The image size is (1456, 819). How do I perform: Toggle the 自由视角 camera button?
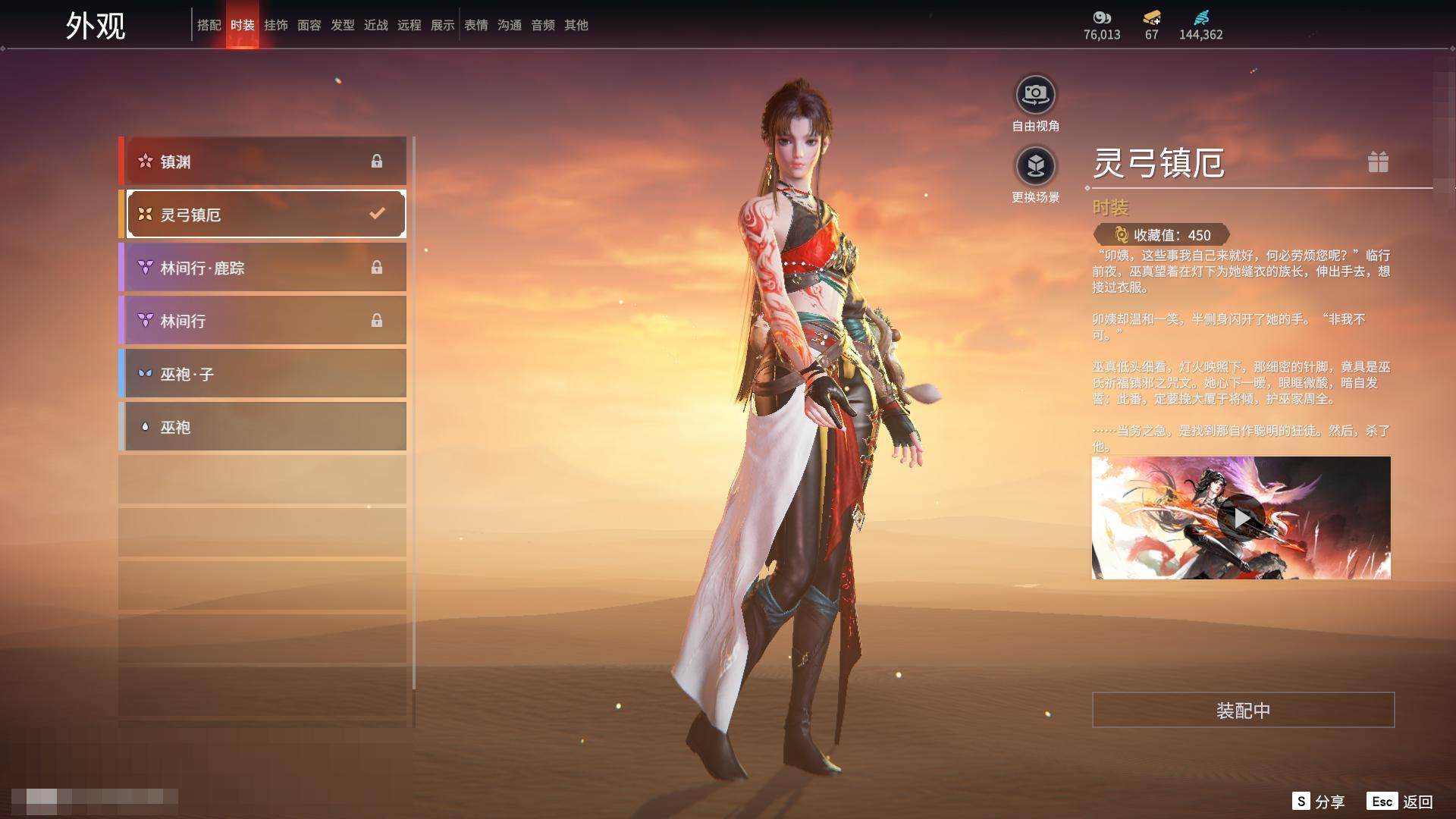tap(1035, 96)
